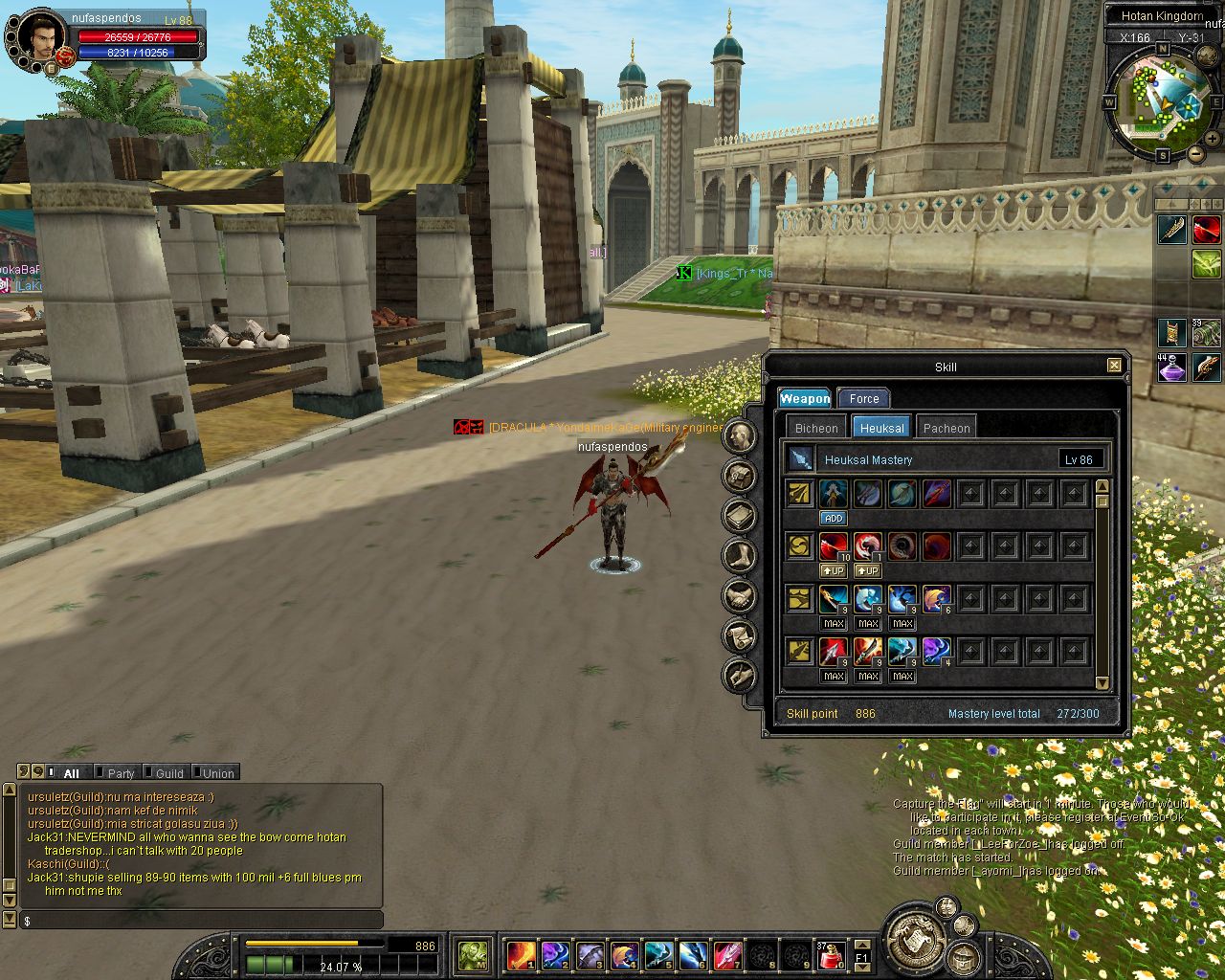Image resolution: width=1225 pixels, height=980 pixels.
Task: Zoom in the minimap with the plus button
Action: point(1214,140)
